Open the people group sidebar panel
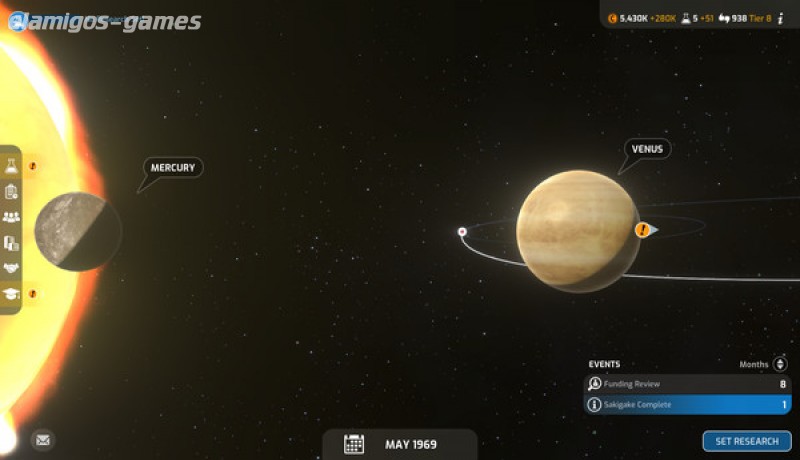This screenshot has width=800, height=460. (12, 217)
